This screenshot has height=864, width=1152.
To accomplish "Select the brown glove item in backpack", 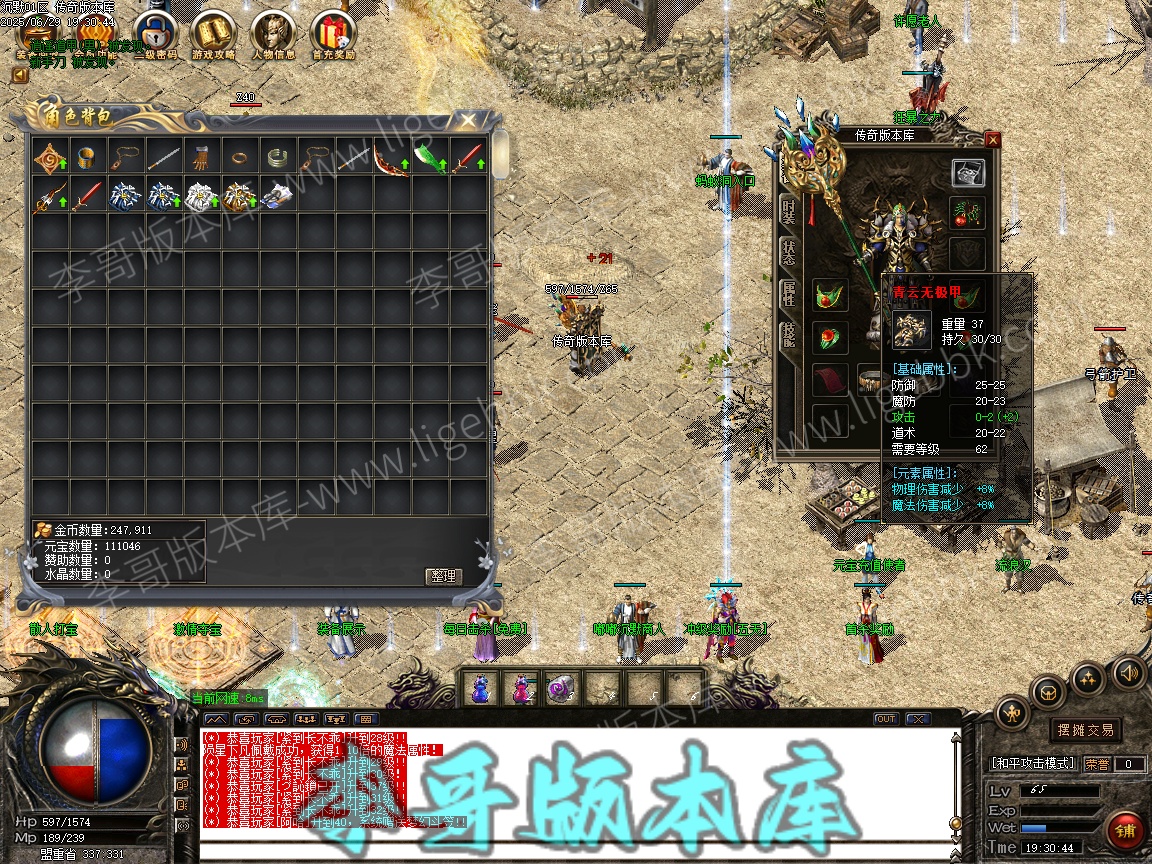I will pos(201,158).
